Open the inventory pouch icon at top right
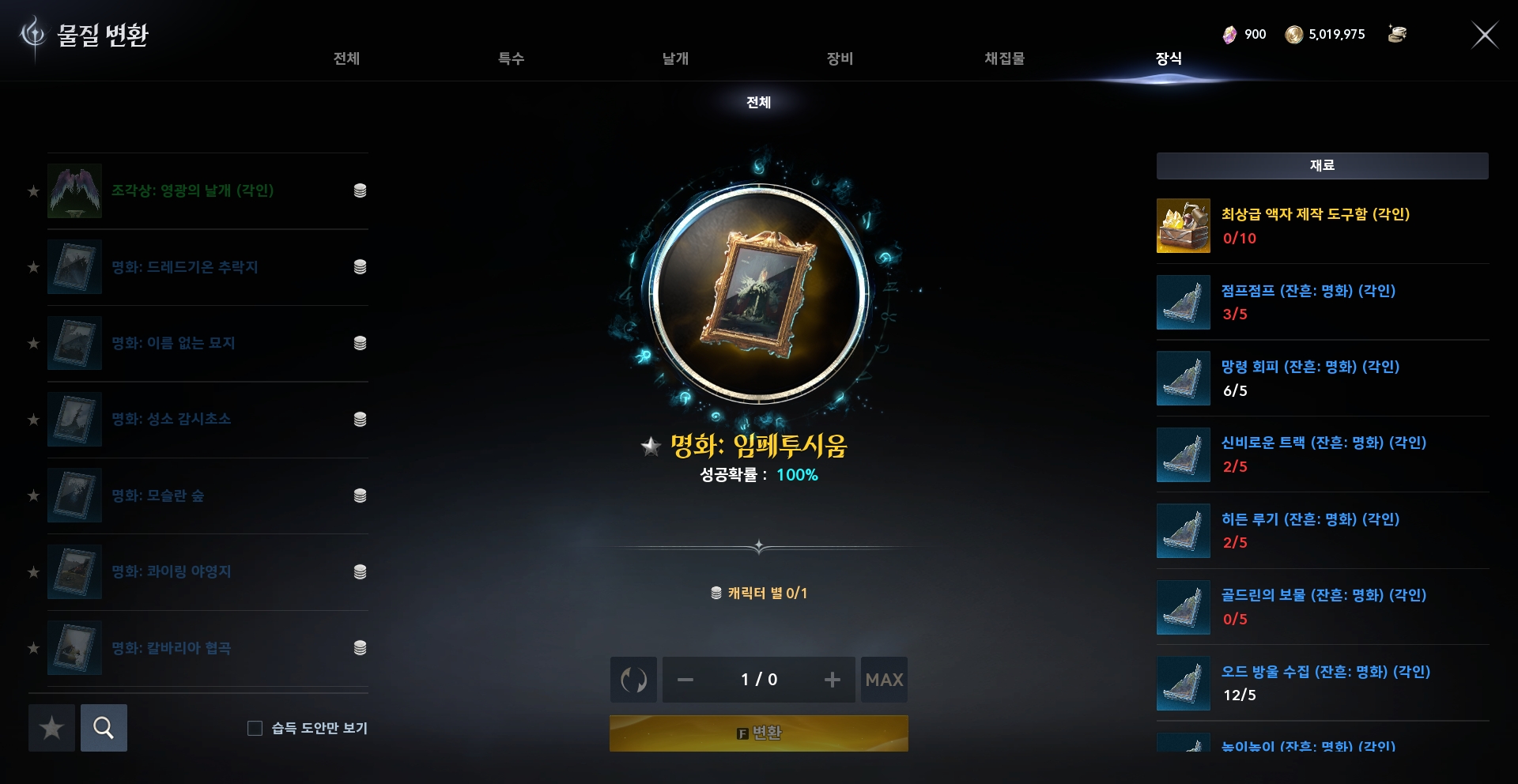The image size is (1518, 784). coord(1397,34)
